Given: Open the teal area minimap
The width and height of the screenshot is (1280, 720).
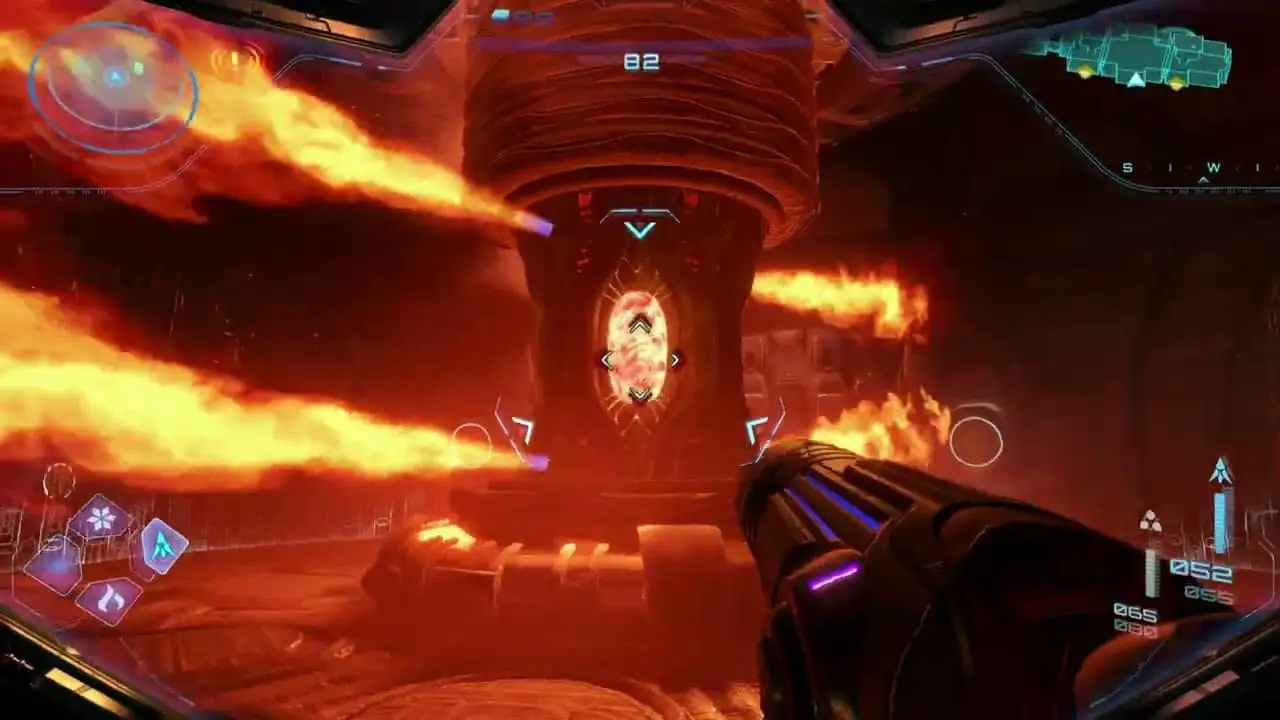Looking at the screenshot, I should [1135, 57].
